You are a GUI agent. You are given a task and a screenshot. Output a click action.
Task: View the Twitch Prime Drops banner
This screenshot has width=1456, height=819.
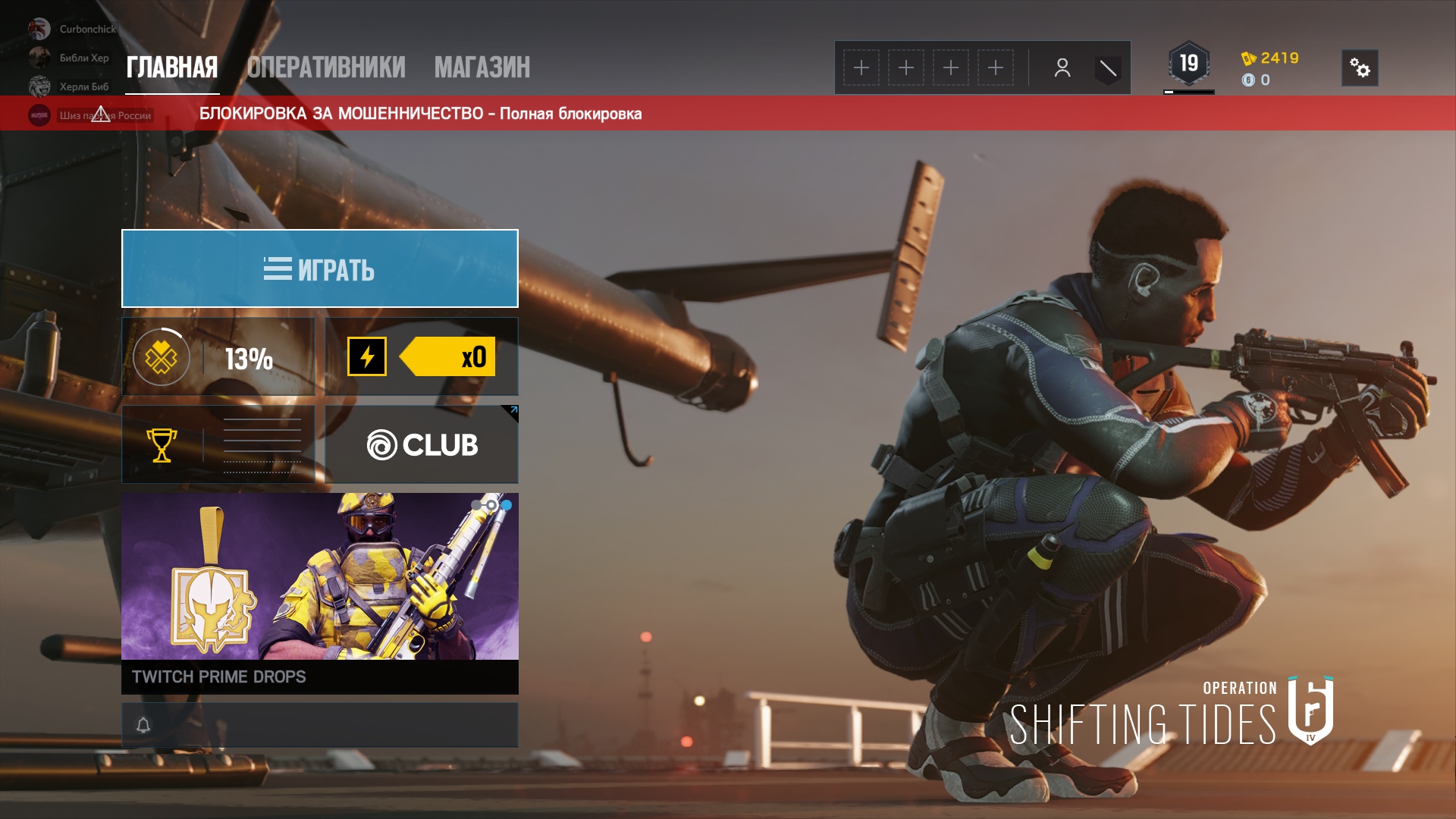(x=320, y=593)
